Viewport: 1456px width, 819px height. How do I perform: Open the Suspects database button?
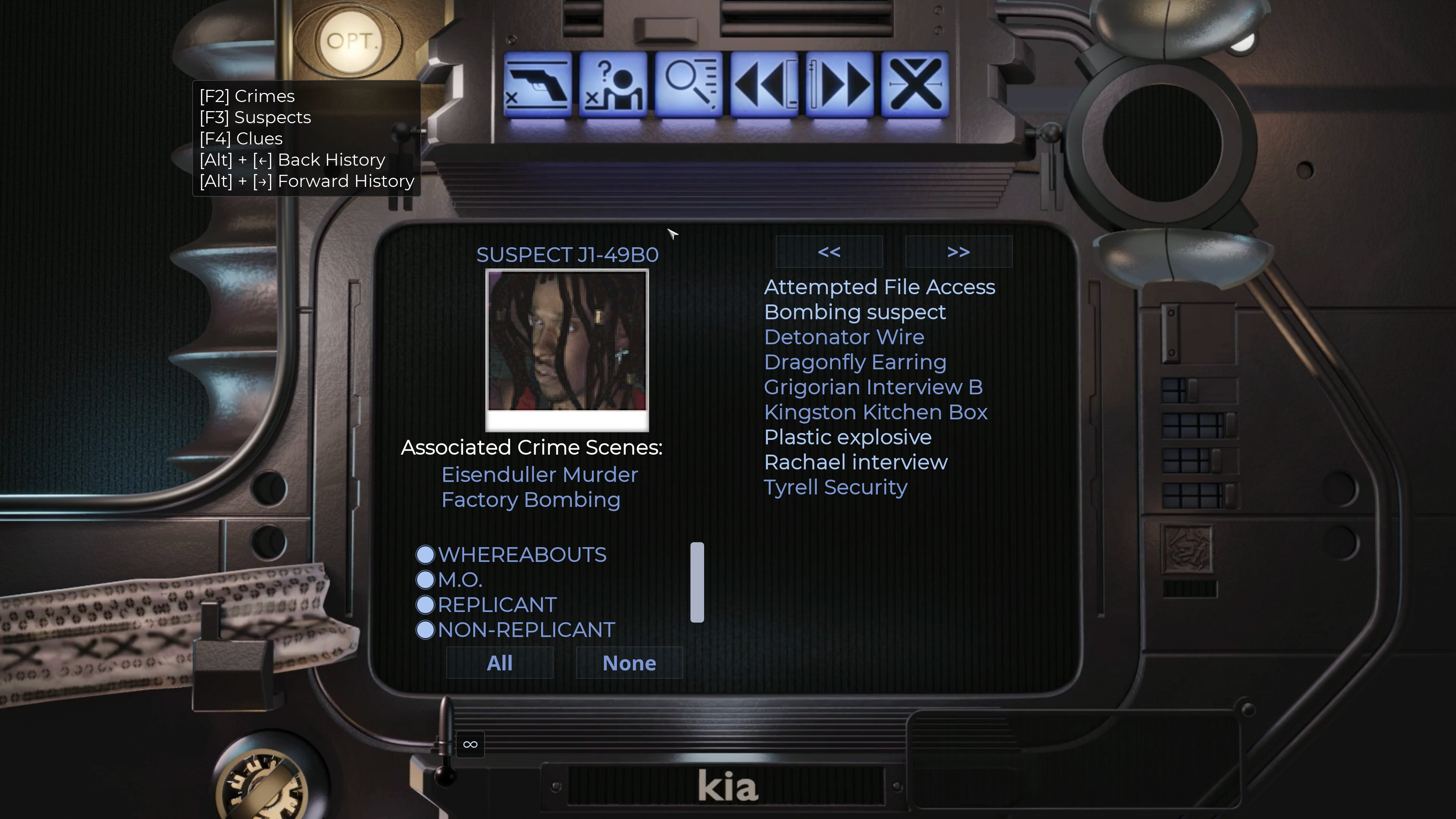613,85
